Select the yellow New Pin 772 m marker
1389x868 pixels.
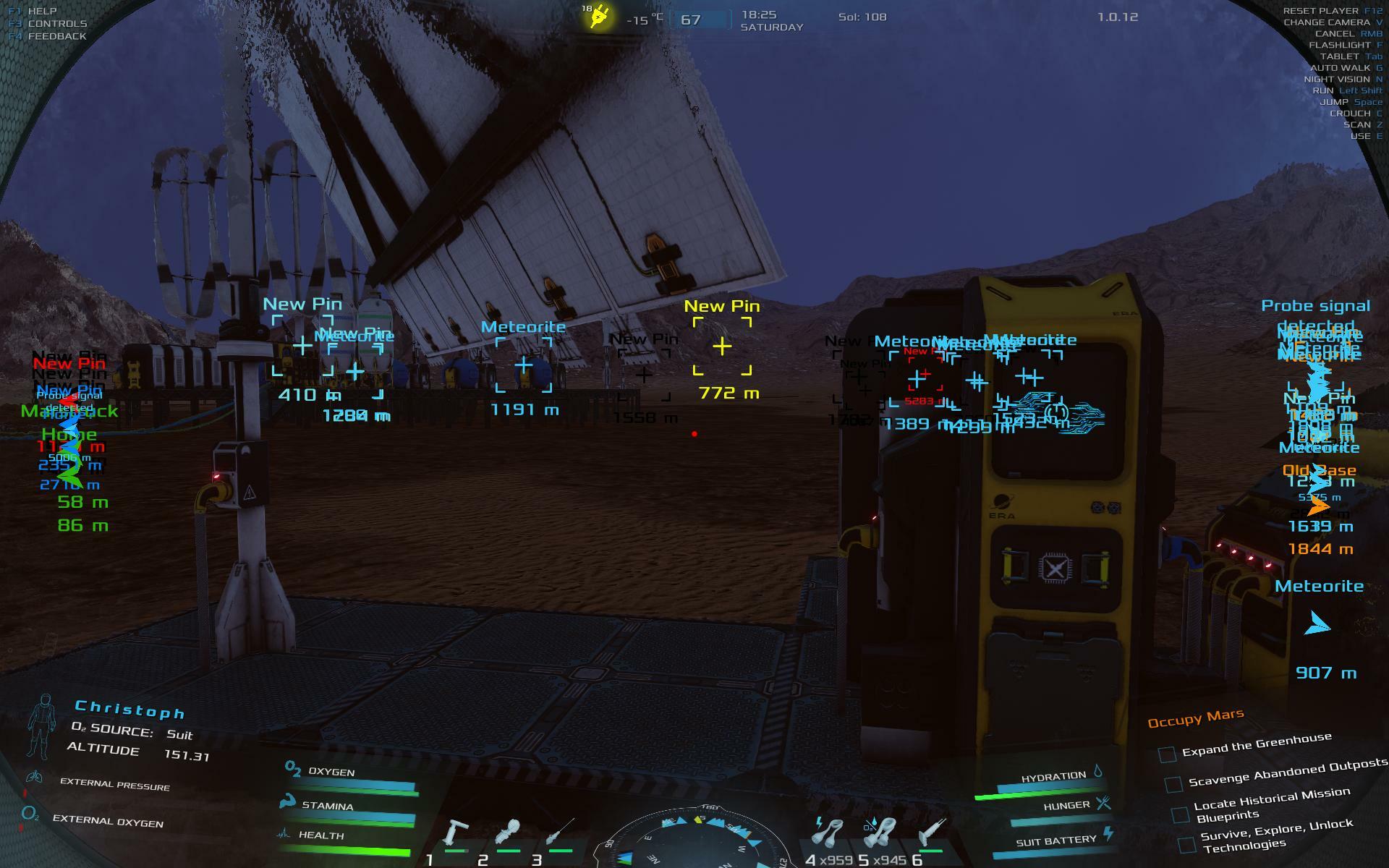722,346
